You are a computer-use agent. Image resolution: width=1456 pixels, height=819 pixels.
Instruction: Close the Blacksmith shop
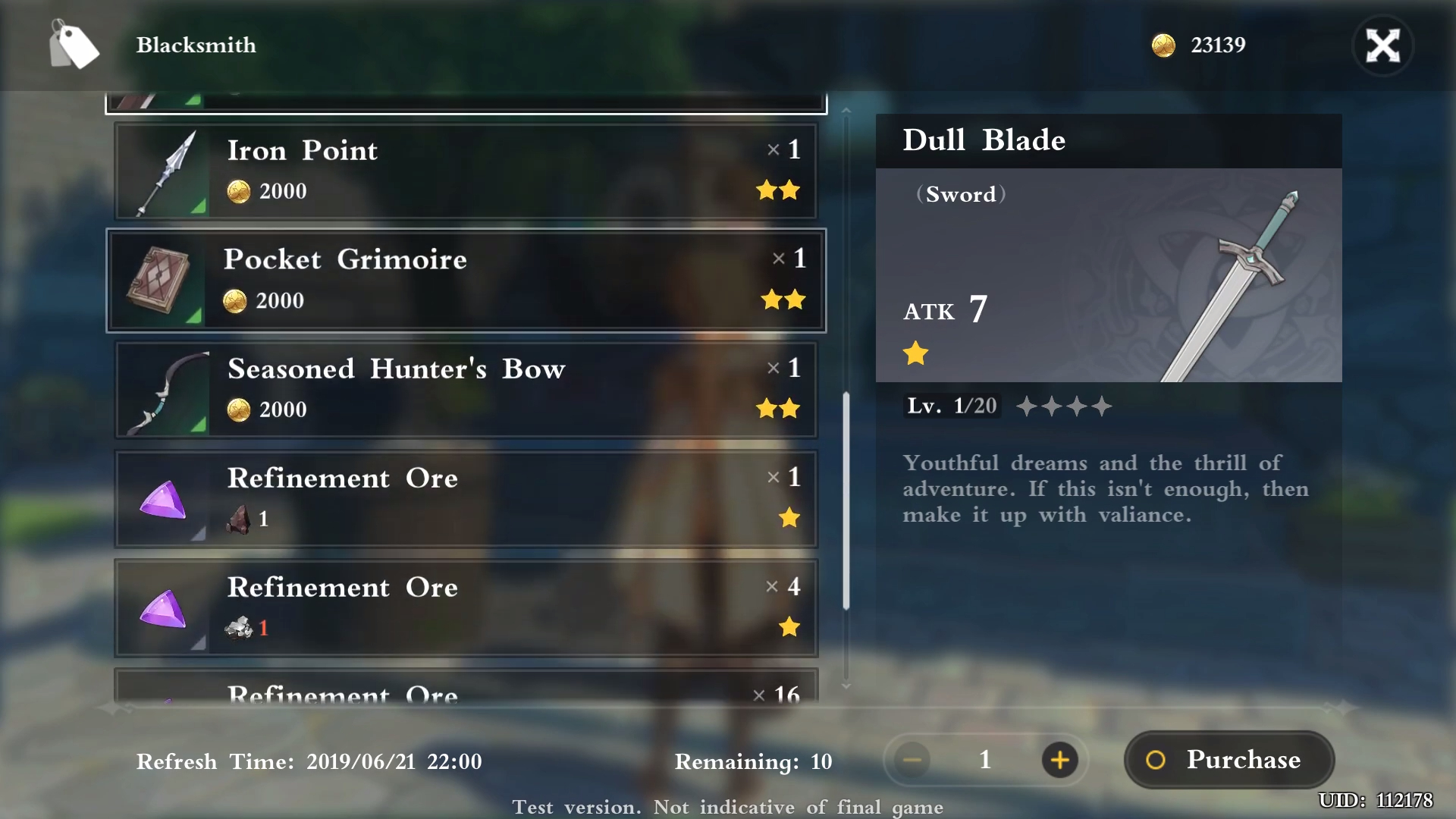pyautogui.click(x=1382, y=45)
